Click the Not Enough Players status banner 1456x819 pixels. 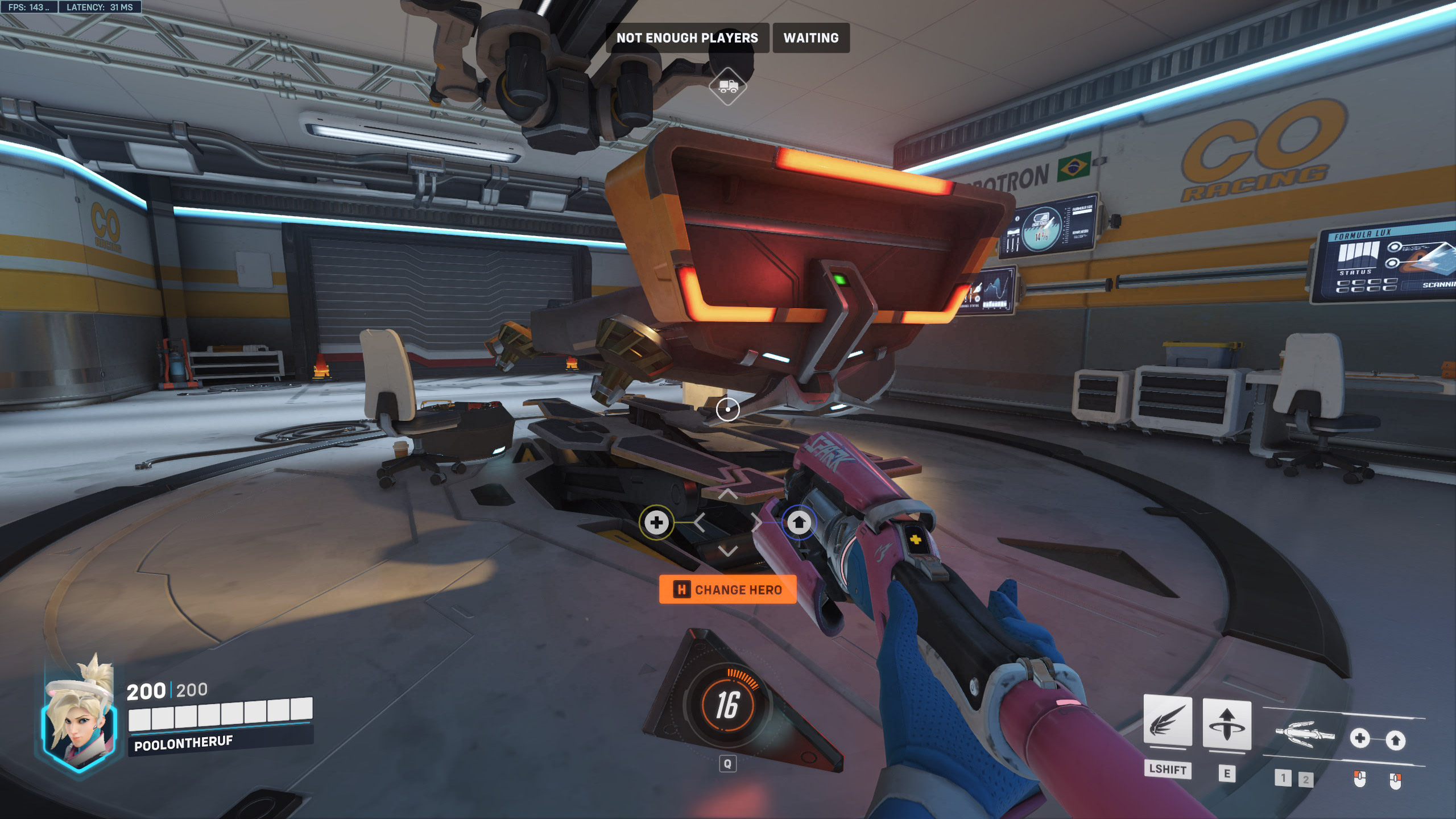coord(687,38)
